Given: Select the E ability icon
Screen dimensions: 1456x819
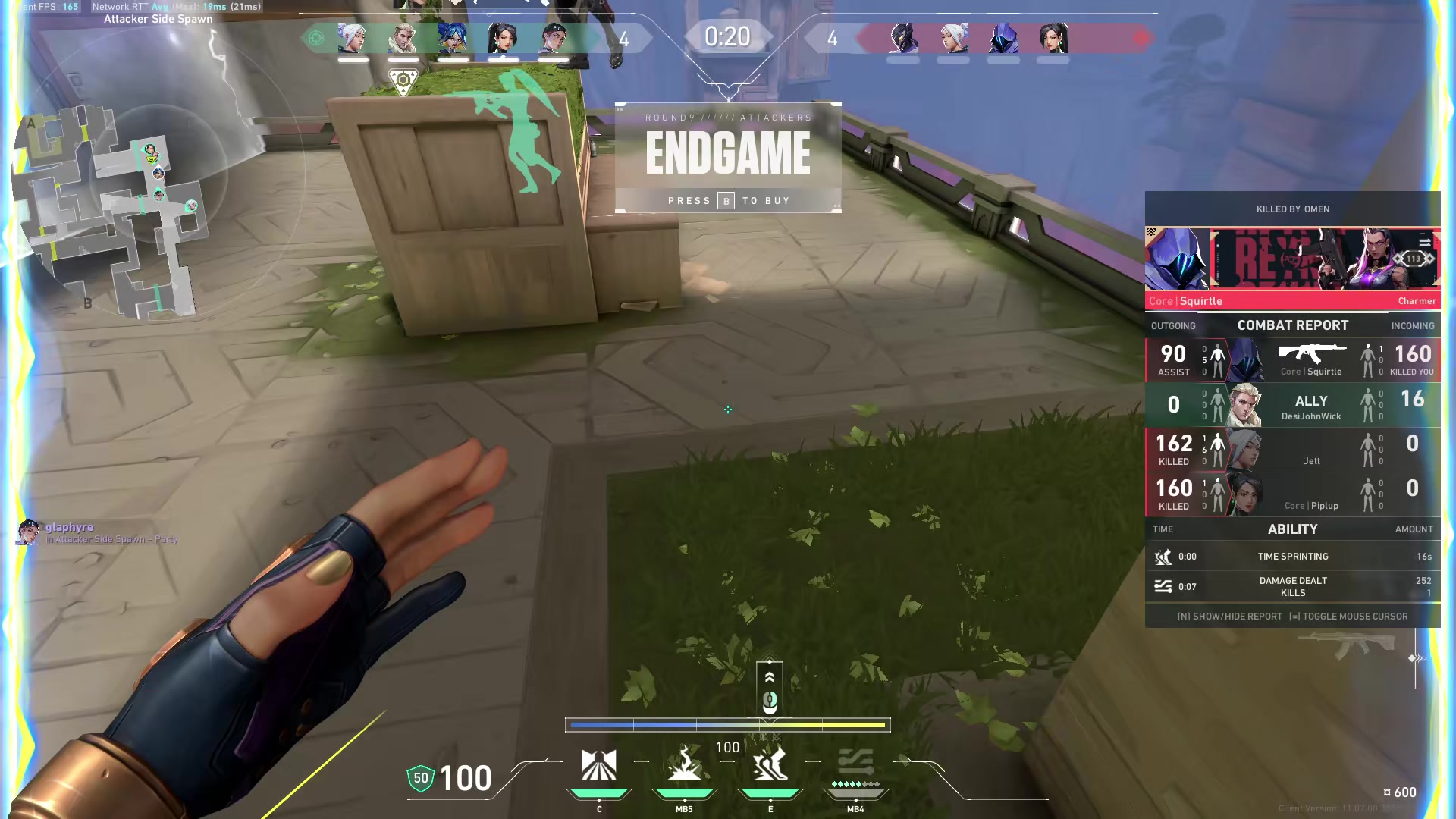Looking at the screenshot, I should coord(770,766).
